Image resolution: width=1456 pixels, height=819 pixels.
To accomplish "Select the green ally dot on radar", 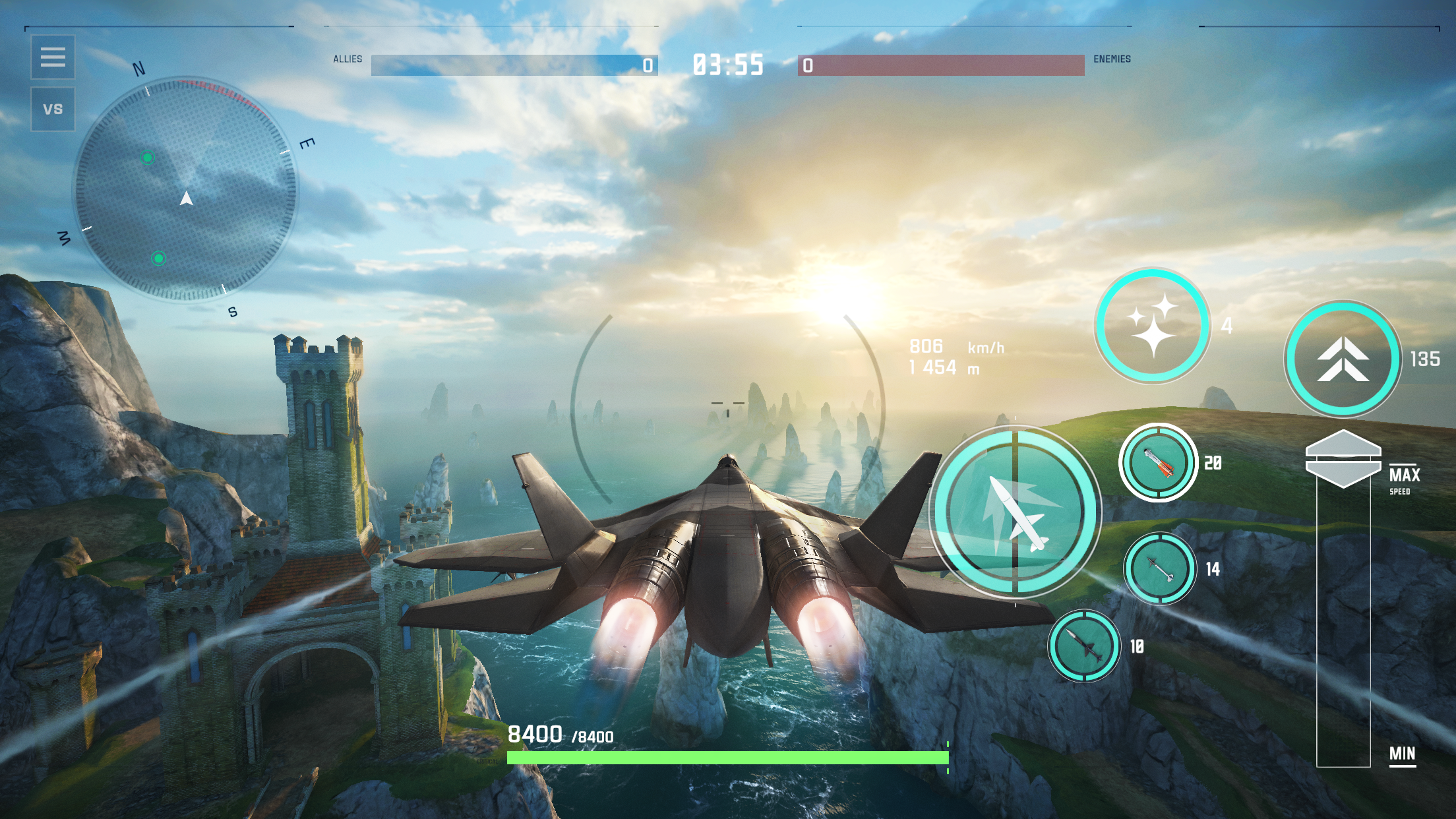I will (146, 158).
